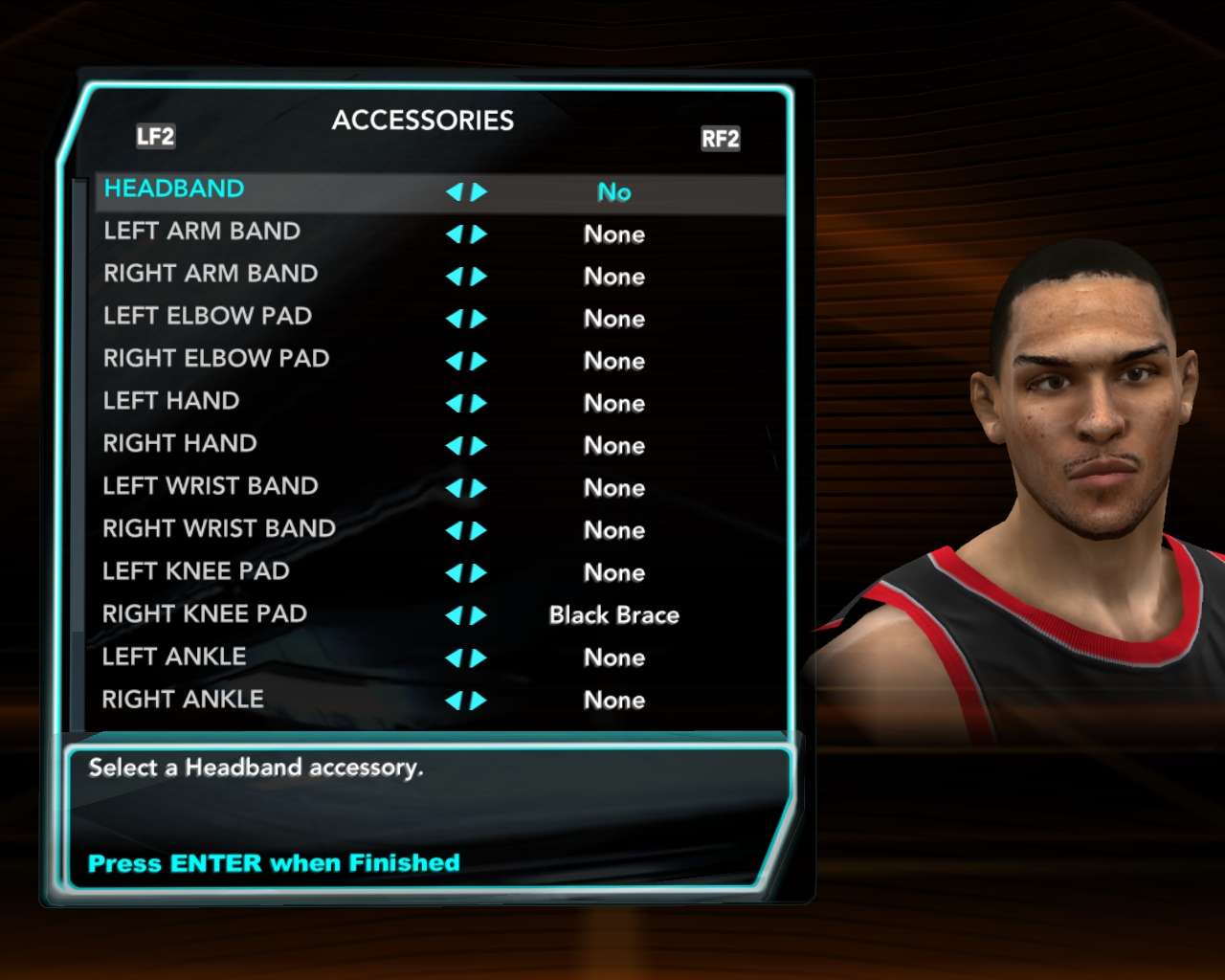Choose the Left Arm Band row
The height and width of the screenshot is (980, 1225).
pyautogui.click(x=202, y=232)
